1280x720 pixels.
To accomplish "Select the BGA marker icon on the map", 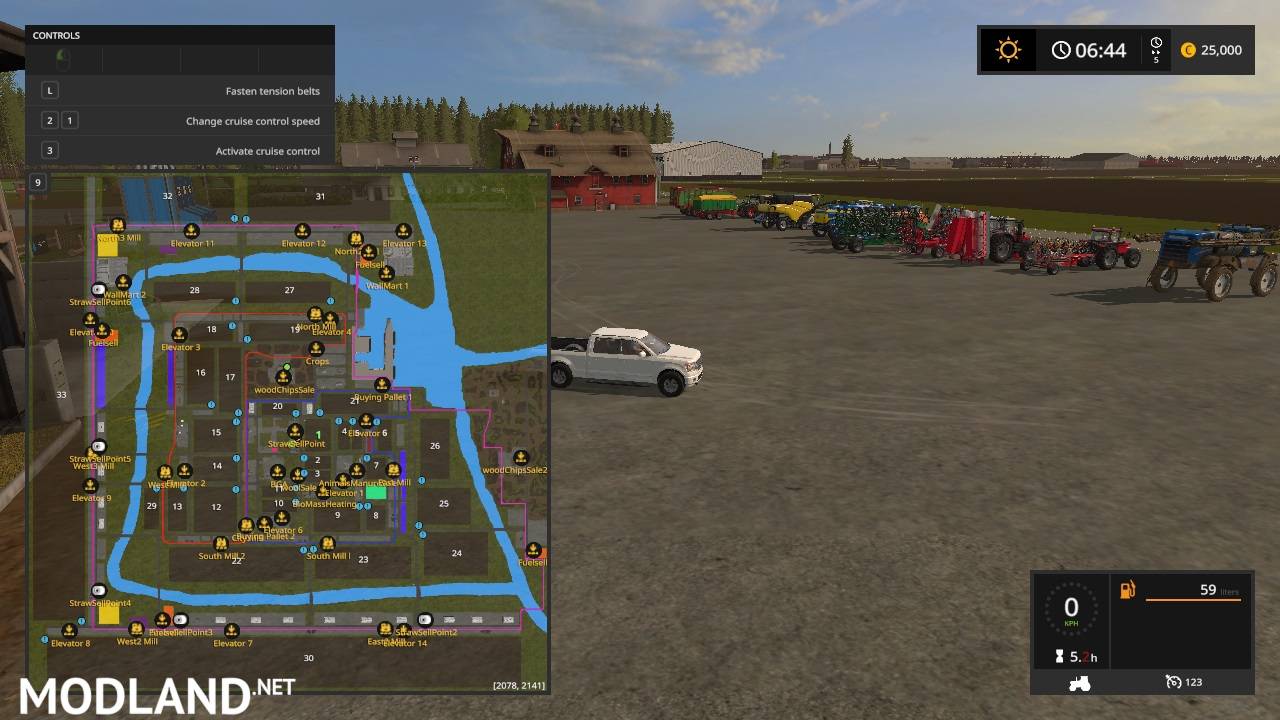I will tap(277, 473).
